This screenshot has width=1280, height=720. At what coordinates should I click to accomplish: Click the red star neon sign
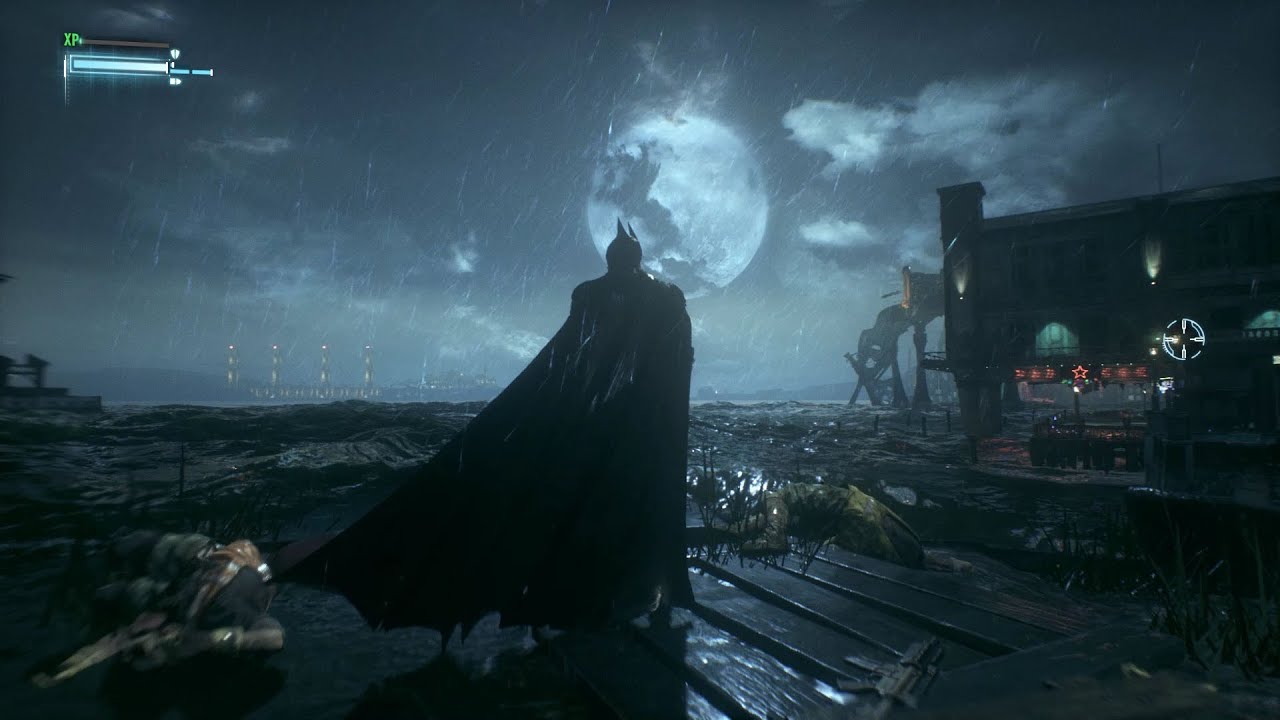coord(1079,372)
